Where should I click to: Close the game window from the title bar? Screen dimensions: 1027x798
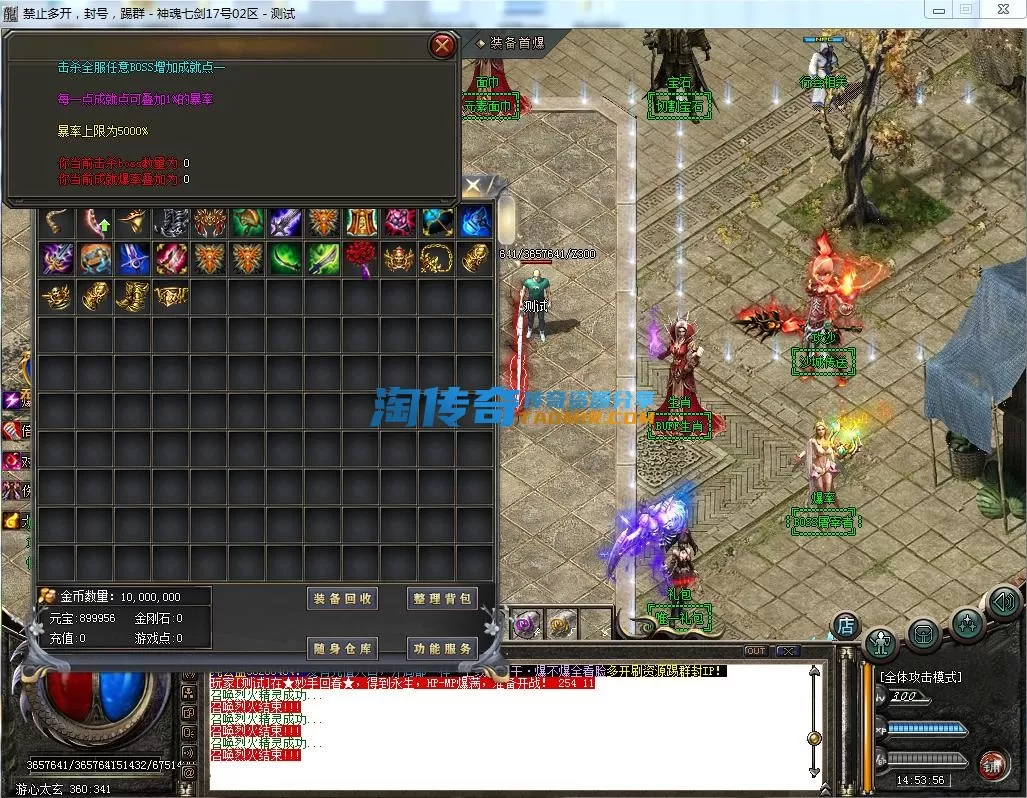click(1000, 9)
